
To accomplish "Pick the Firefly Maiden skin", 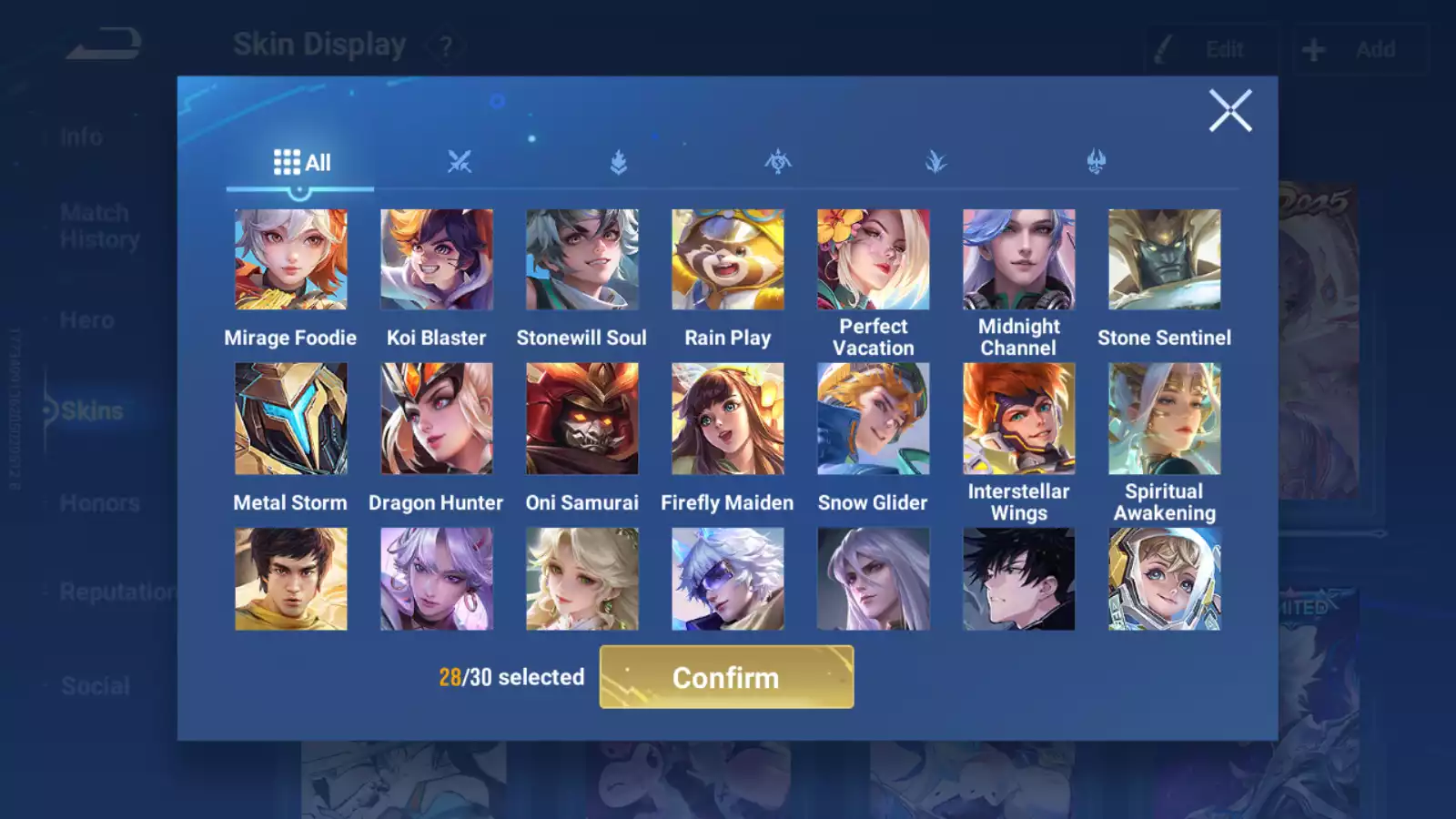I will point(728,419).
